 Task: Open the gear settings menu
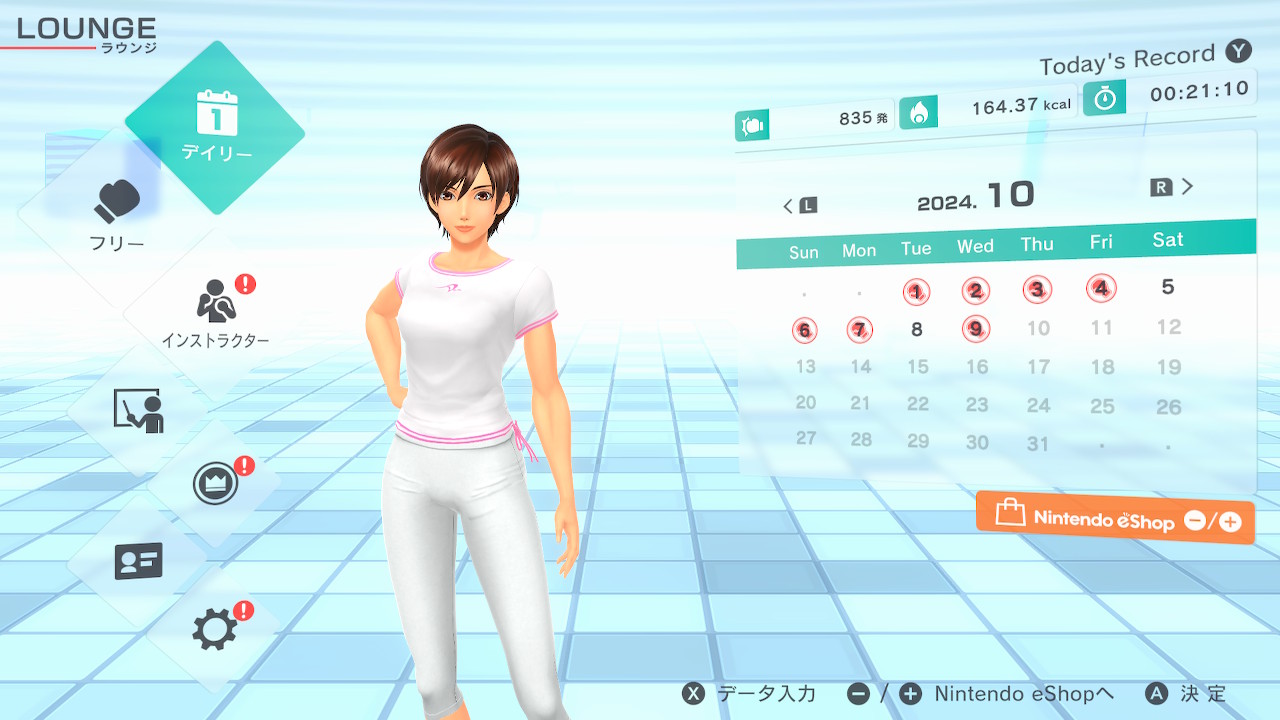click(215, 629)
